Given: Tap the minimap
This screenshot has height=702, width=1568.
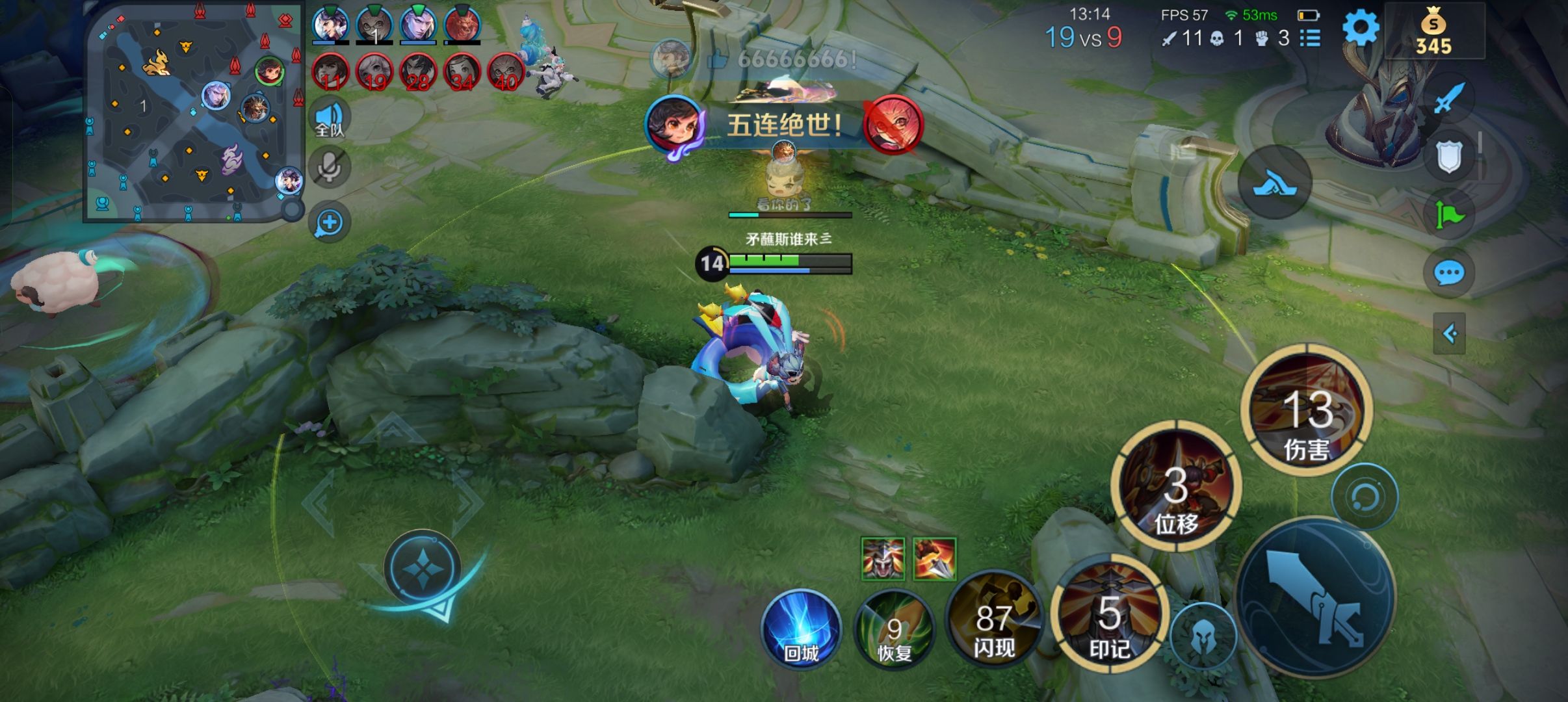Looking at the screenshot, I should coord(193,110).
